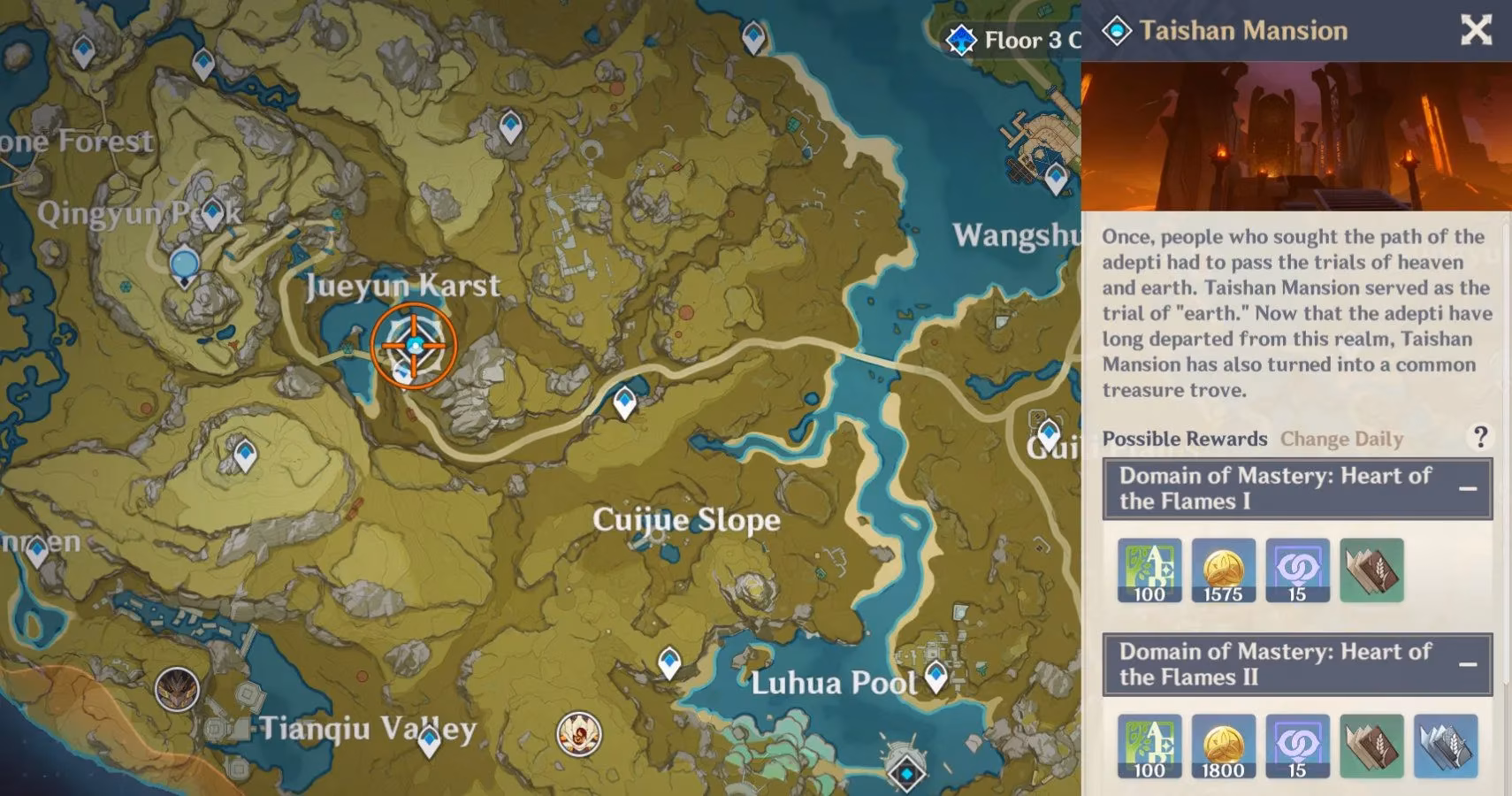Open the talent book reward under Heart of the Flames I

coord(1370,570)
